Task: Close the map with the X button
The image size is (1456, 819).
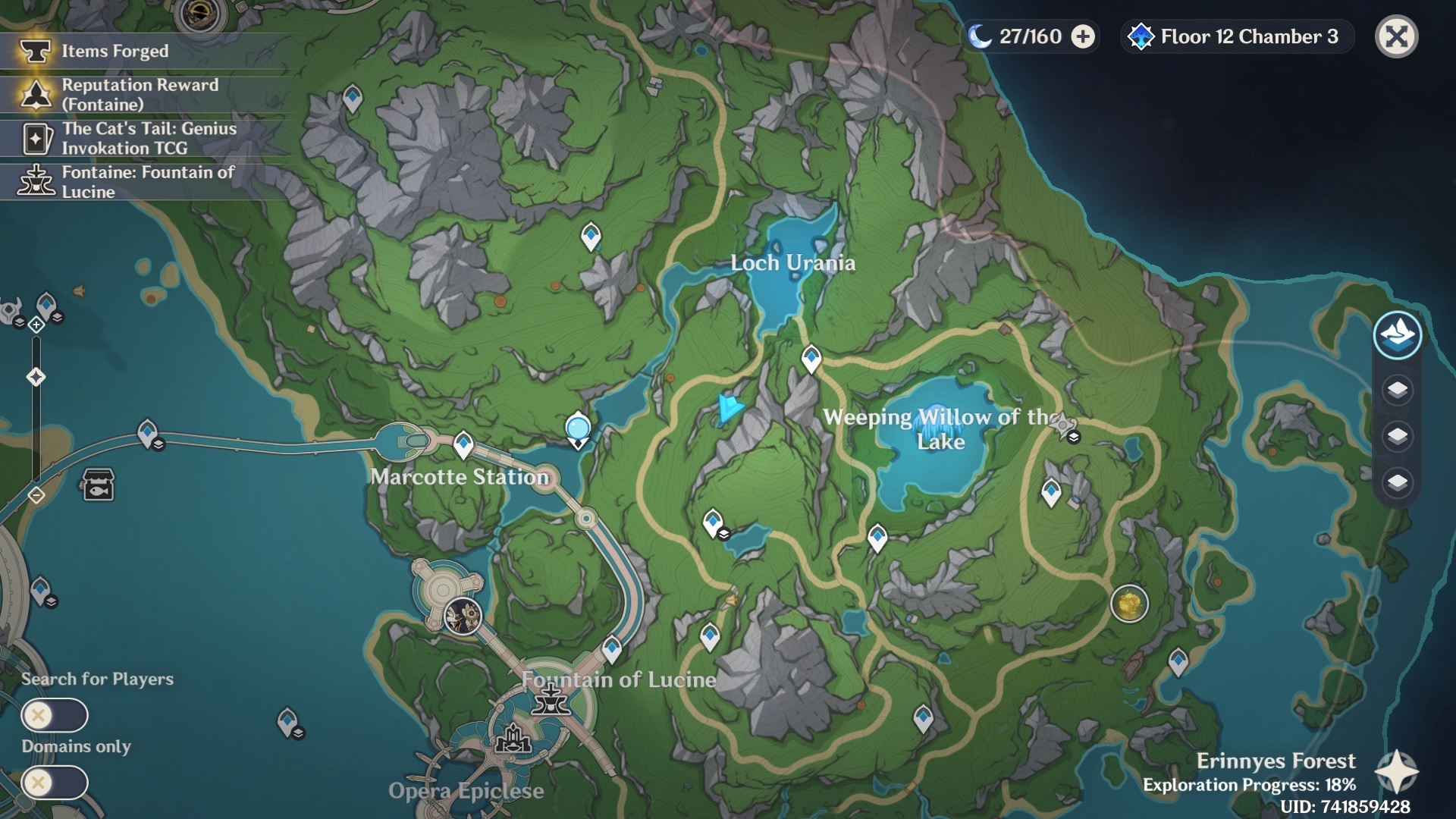Action: tap(1396, 36)
